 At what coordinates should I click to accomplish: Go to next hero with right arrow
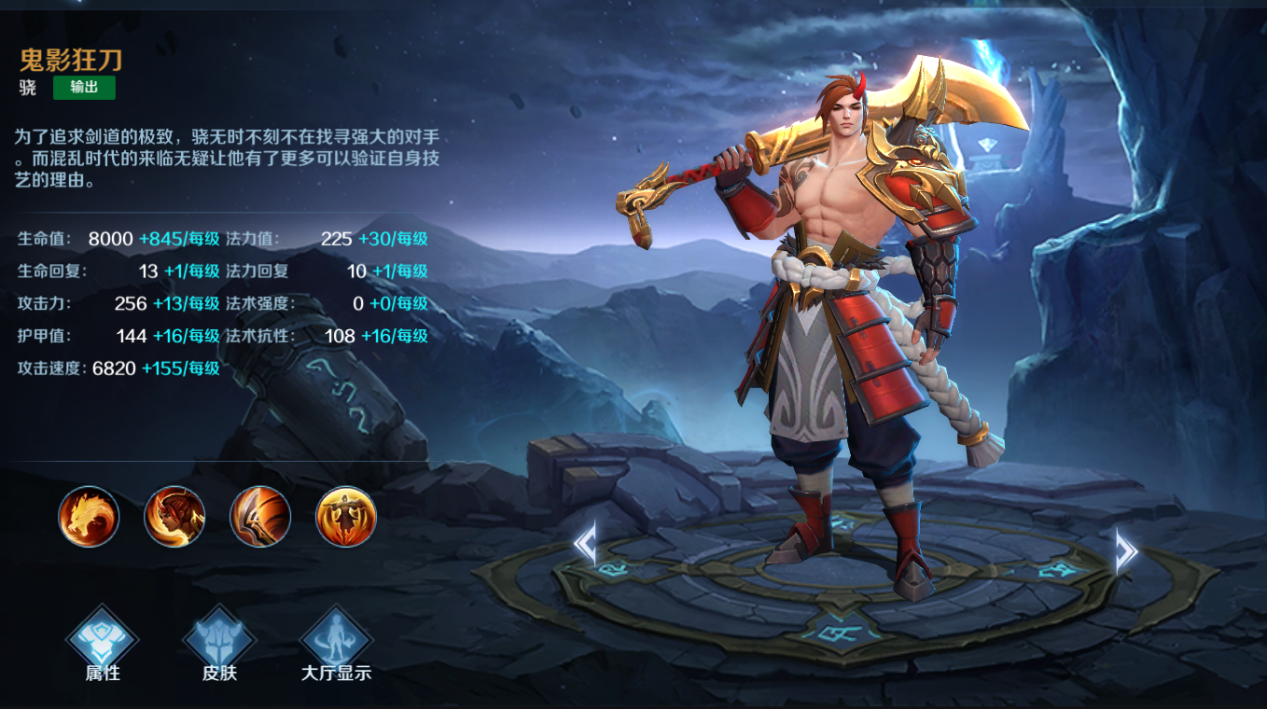(1126, 550)
